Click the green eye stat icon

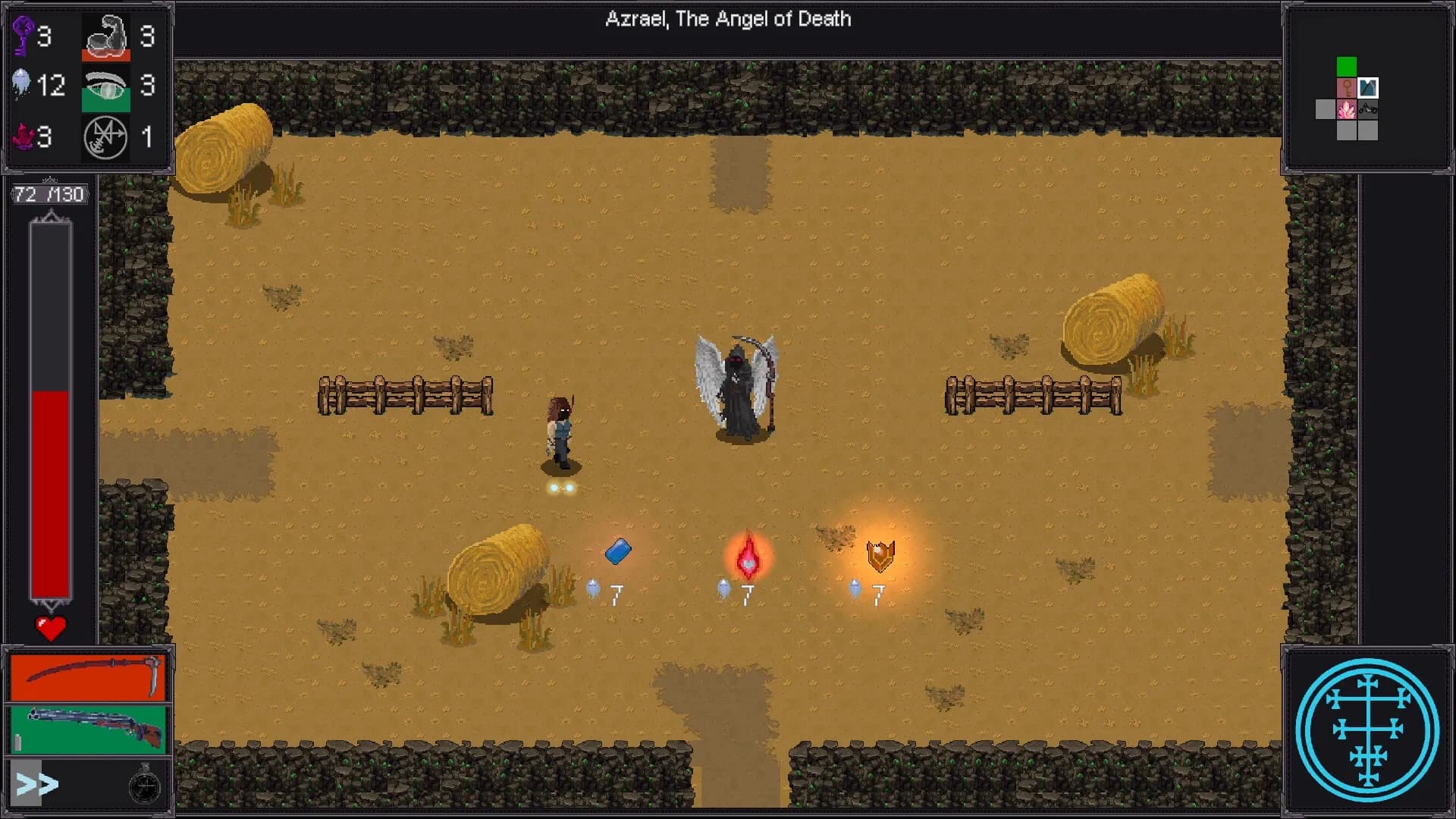[x=106, y=87]
